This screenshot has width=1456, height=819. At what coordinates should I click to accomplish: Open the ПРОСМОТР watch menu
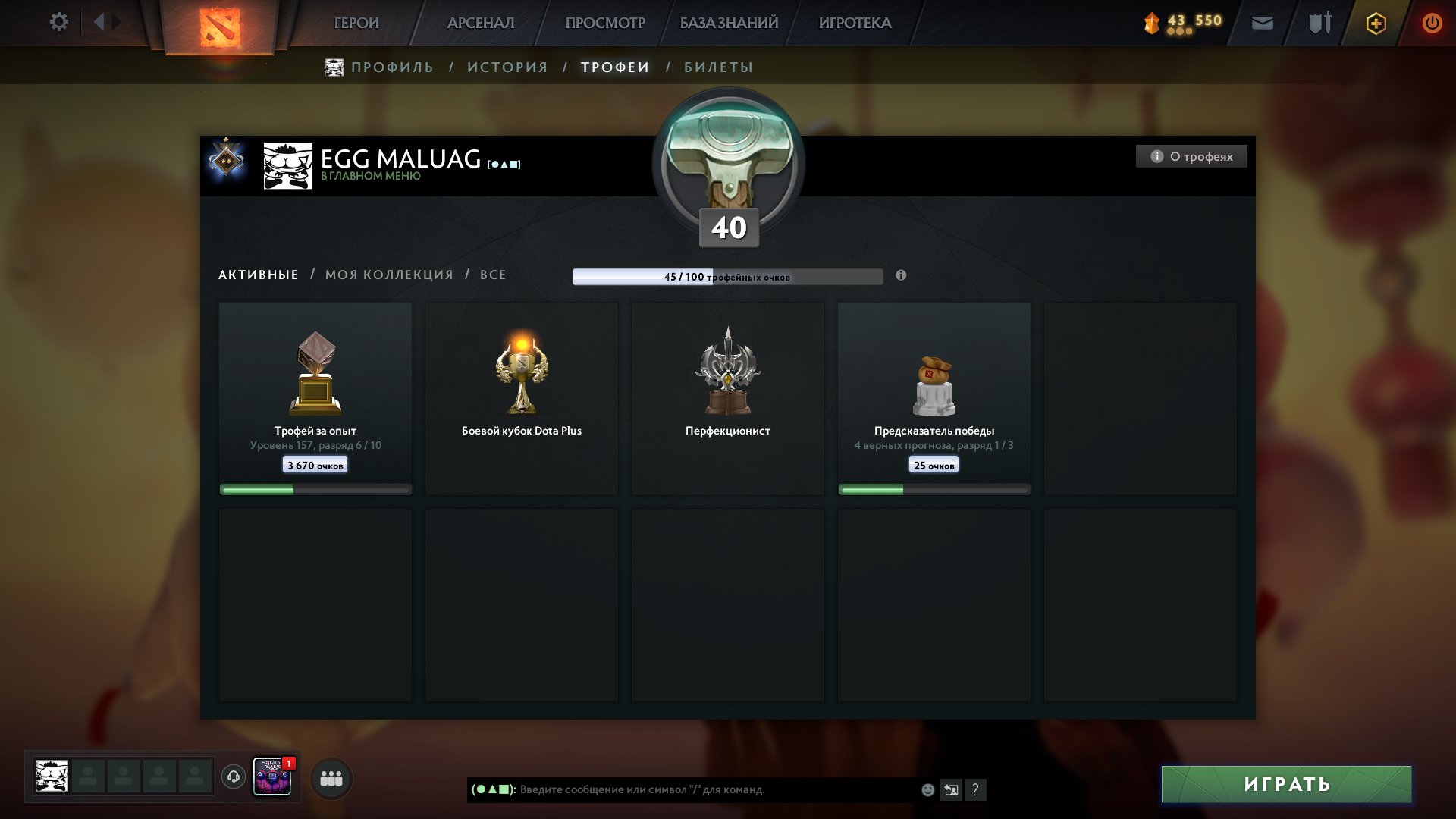click(x=605, y=24)
